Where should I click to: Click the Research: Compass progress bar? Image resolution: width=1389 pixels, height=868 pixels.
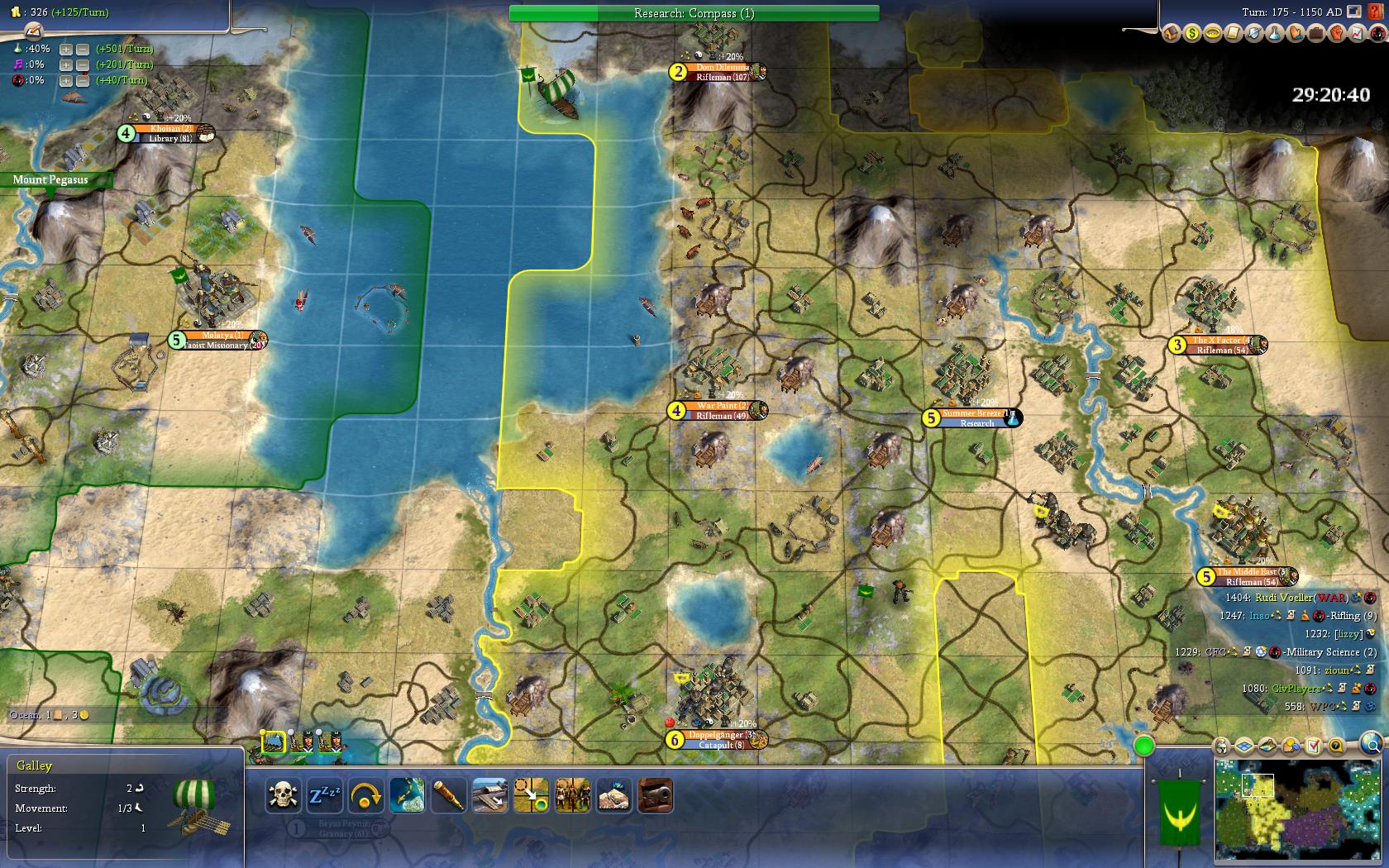pyautogui.click(x=694, y=13)
